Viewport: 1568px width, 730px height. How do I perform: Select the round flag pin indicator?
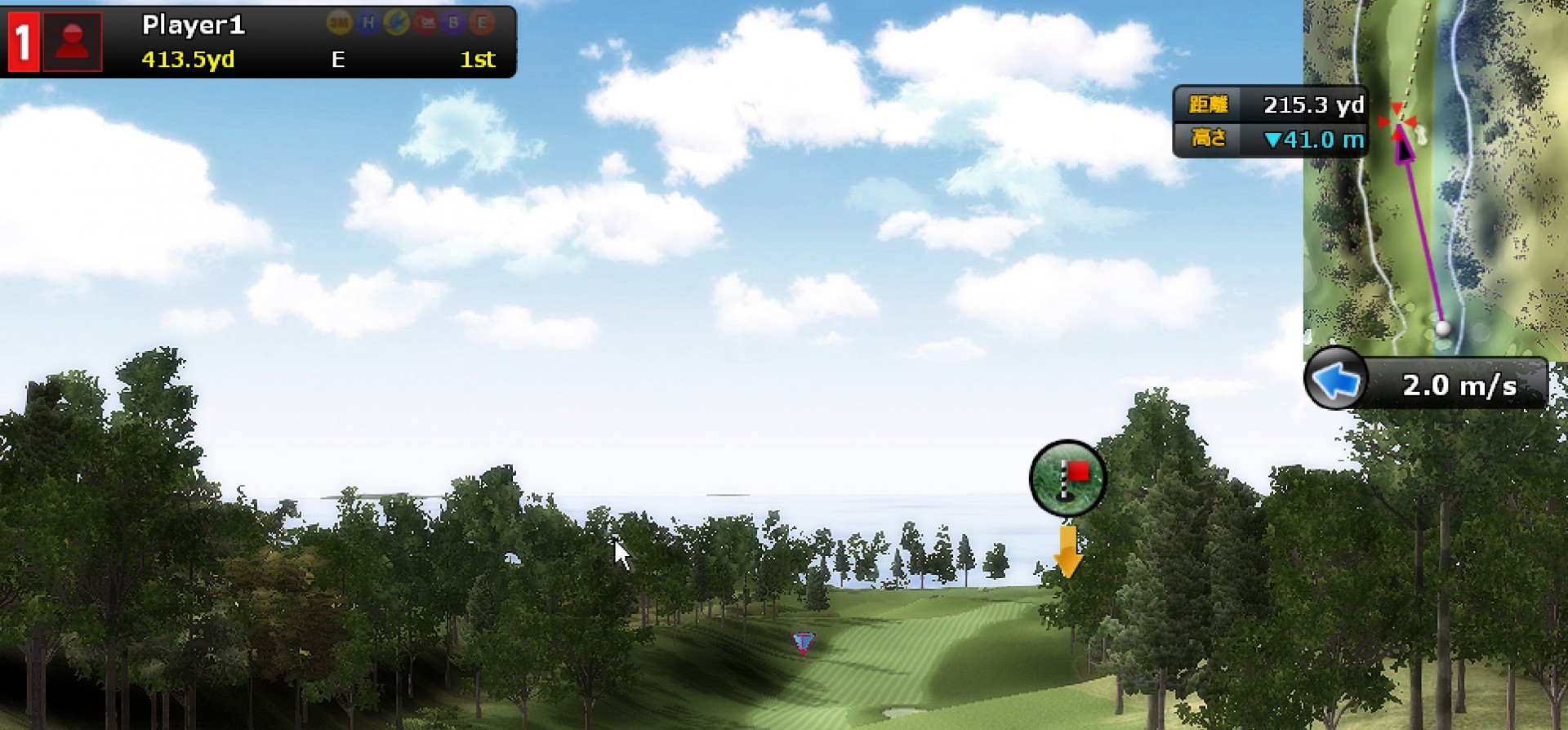pyautogui.click(x=1068, y=479)
